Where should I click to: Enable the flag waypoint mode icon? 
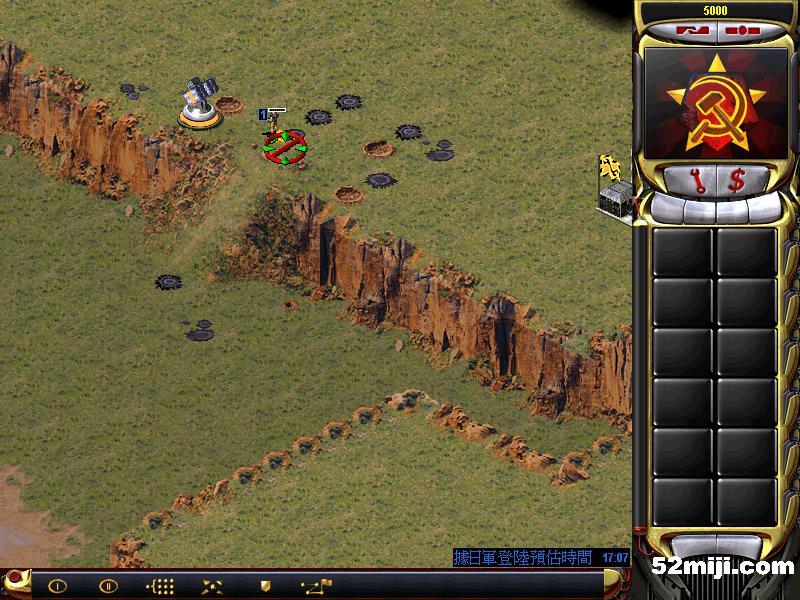316,585
